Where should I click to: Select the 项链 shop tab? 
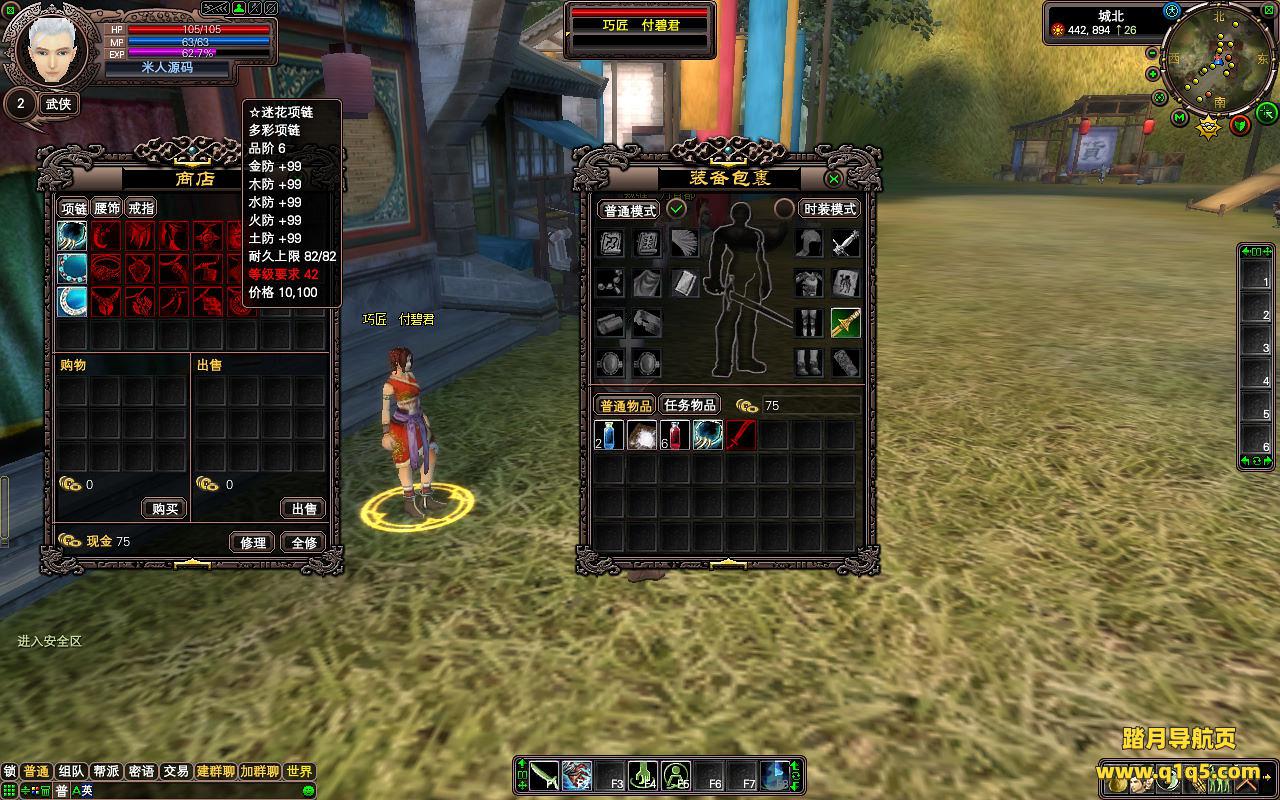74,208
